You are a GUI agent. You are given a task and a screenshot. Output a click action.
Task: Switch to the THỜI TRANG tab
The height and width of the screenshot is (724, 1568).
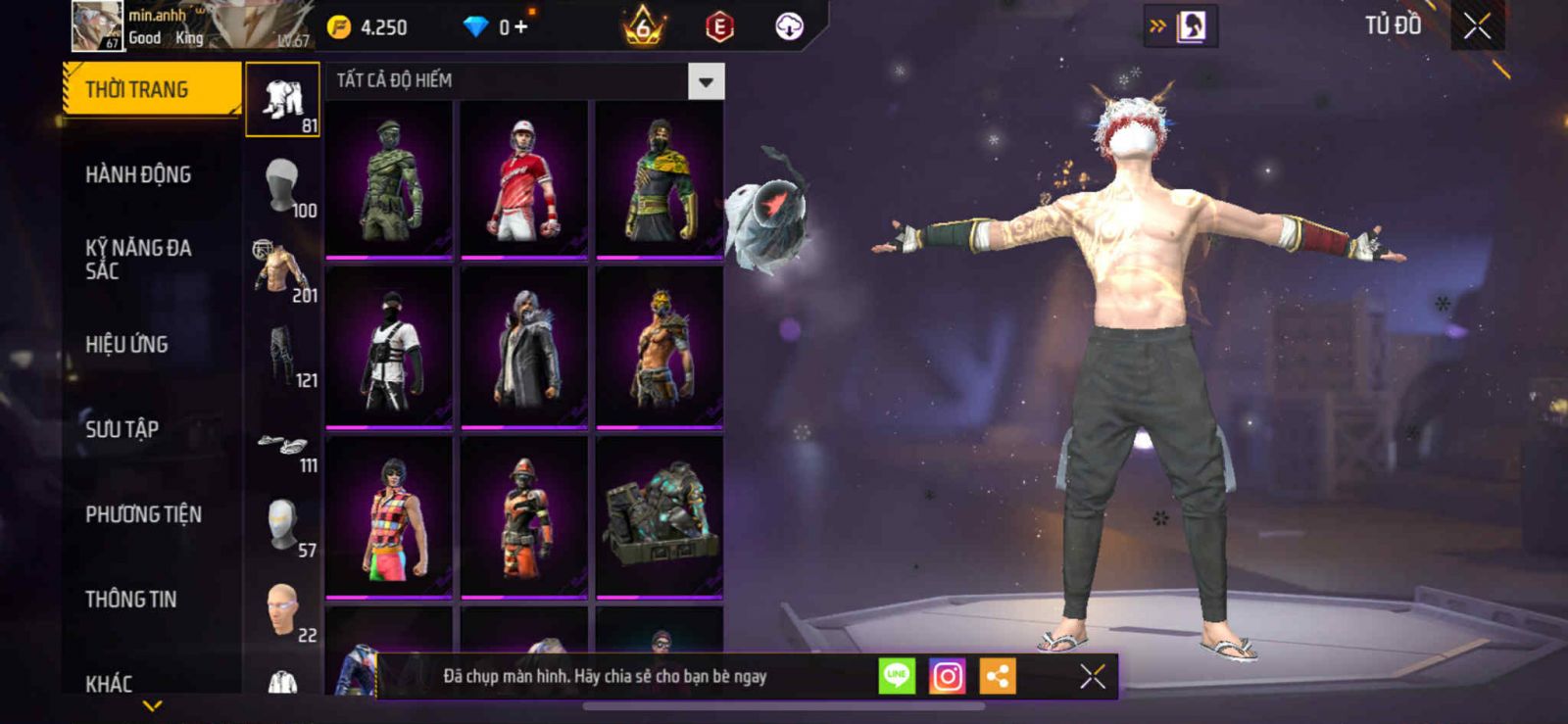pos(150,89)
